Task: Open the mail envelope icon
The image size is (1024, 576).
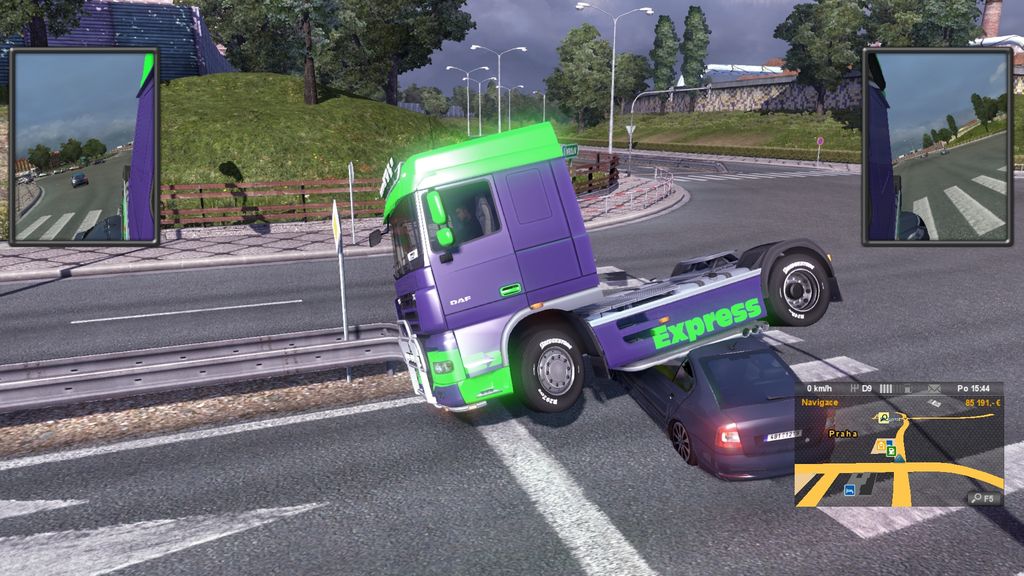Action: click(935, 388)
